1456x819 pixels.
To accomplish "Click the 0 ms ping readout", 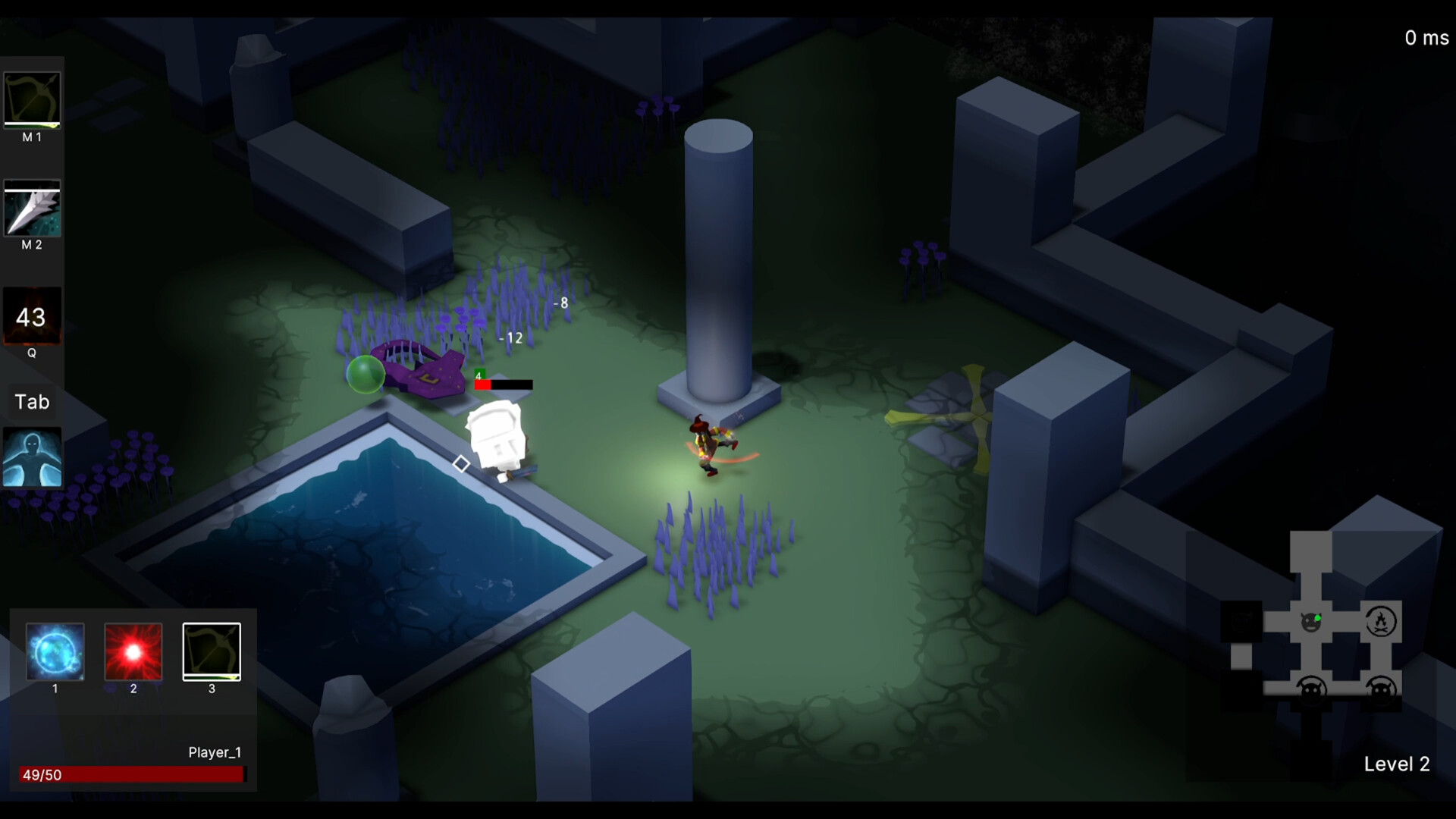I will 1426,37.
